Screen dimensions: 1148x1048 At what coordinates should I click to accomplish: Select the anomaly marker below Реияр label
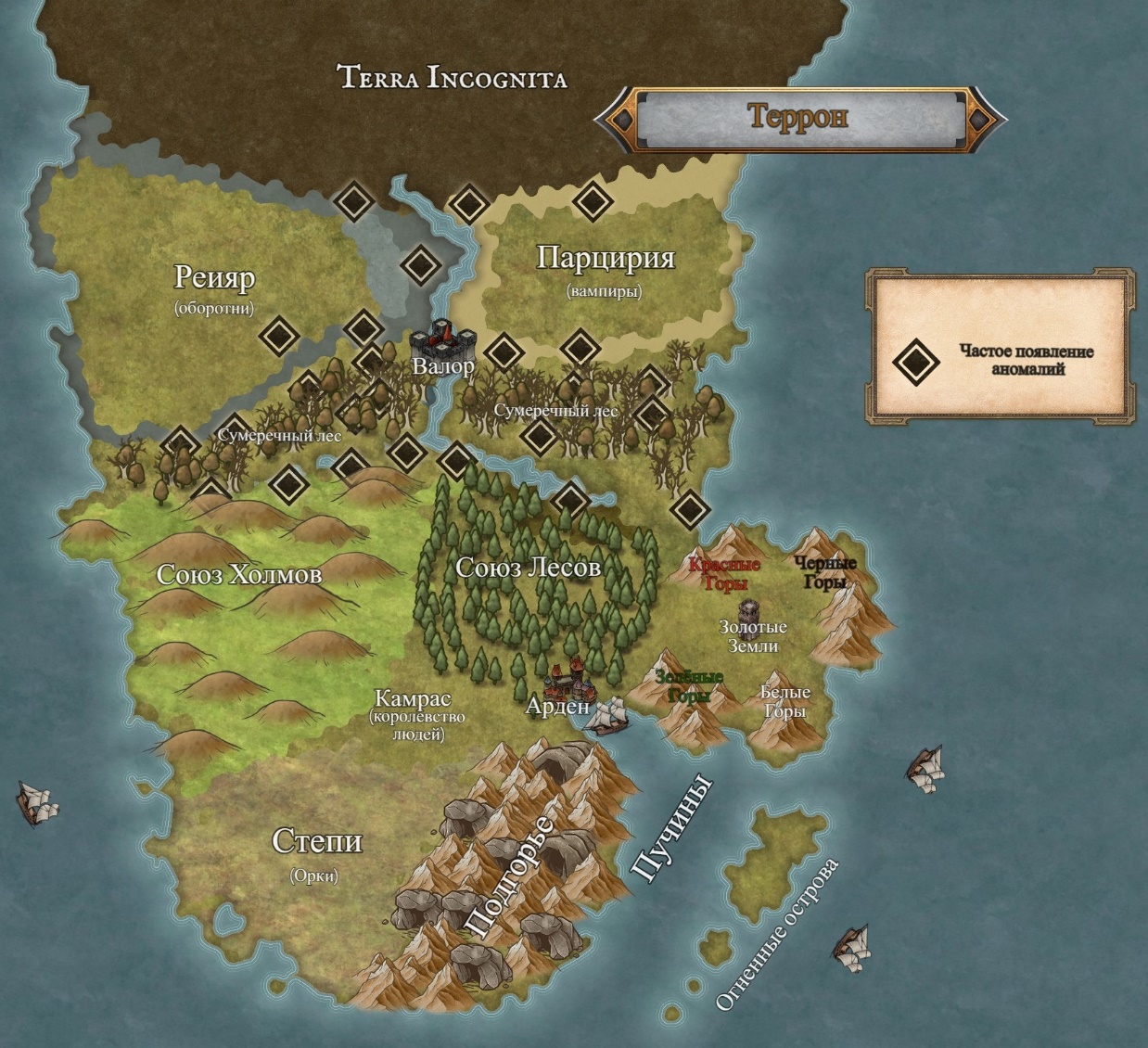point(278,335)
